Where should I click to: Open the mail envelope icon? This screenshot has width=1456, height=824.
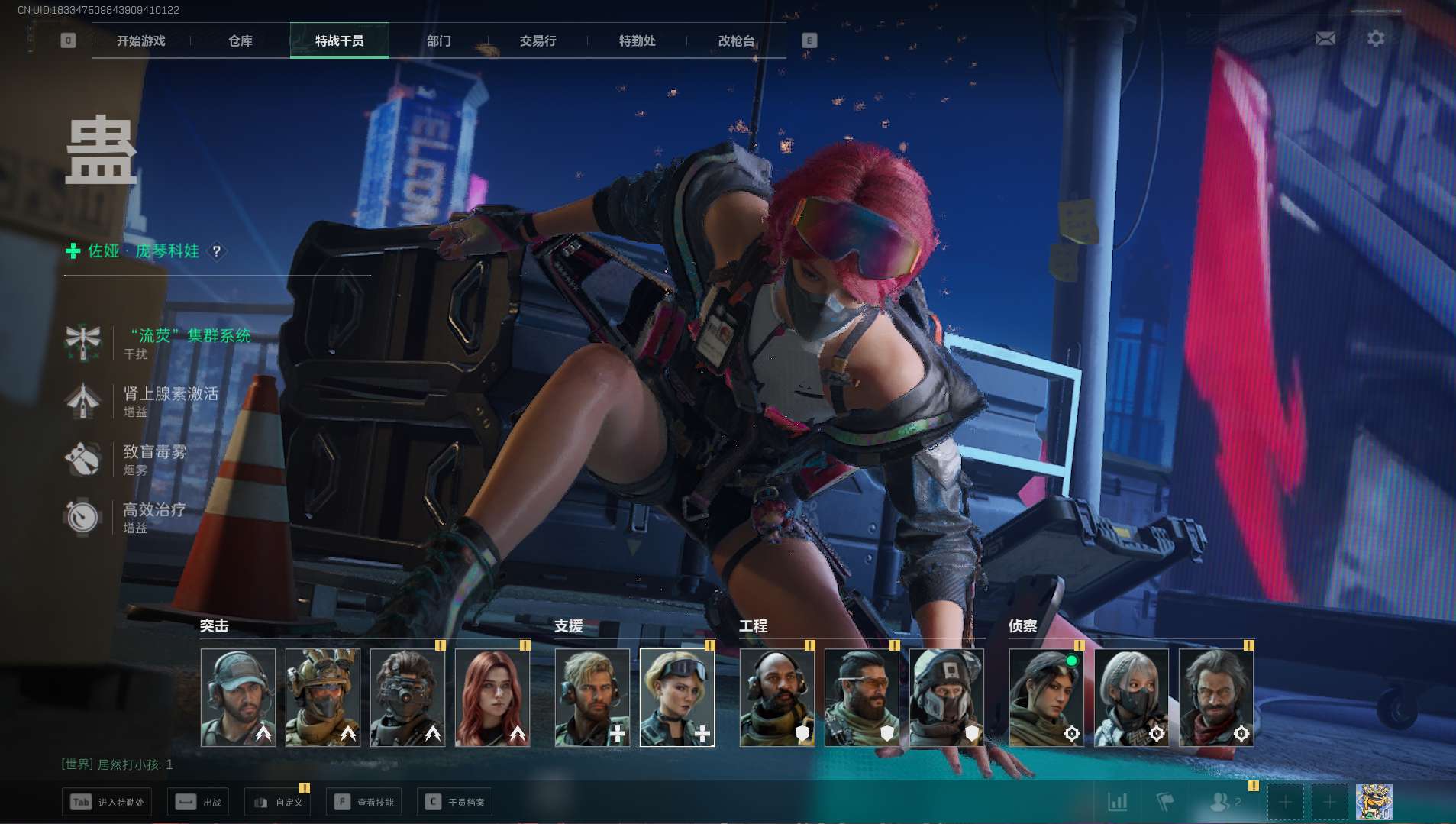(x=1325, y=38)
